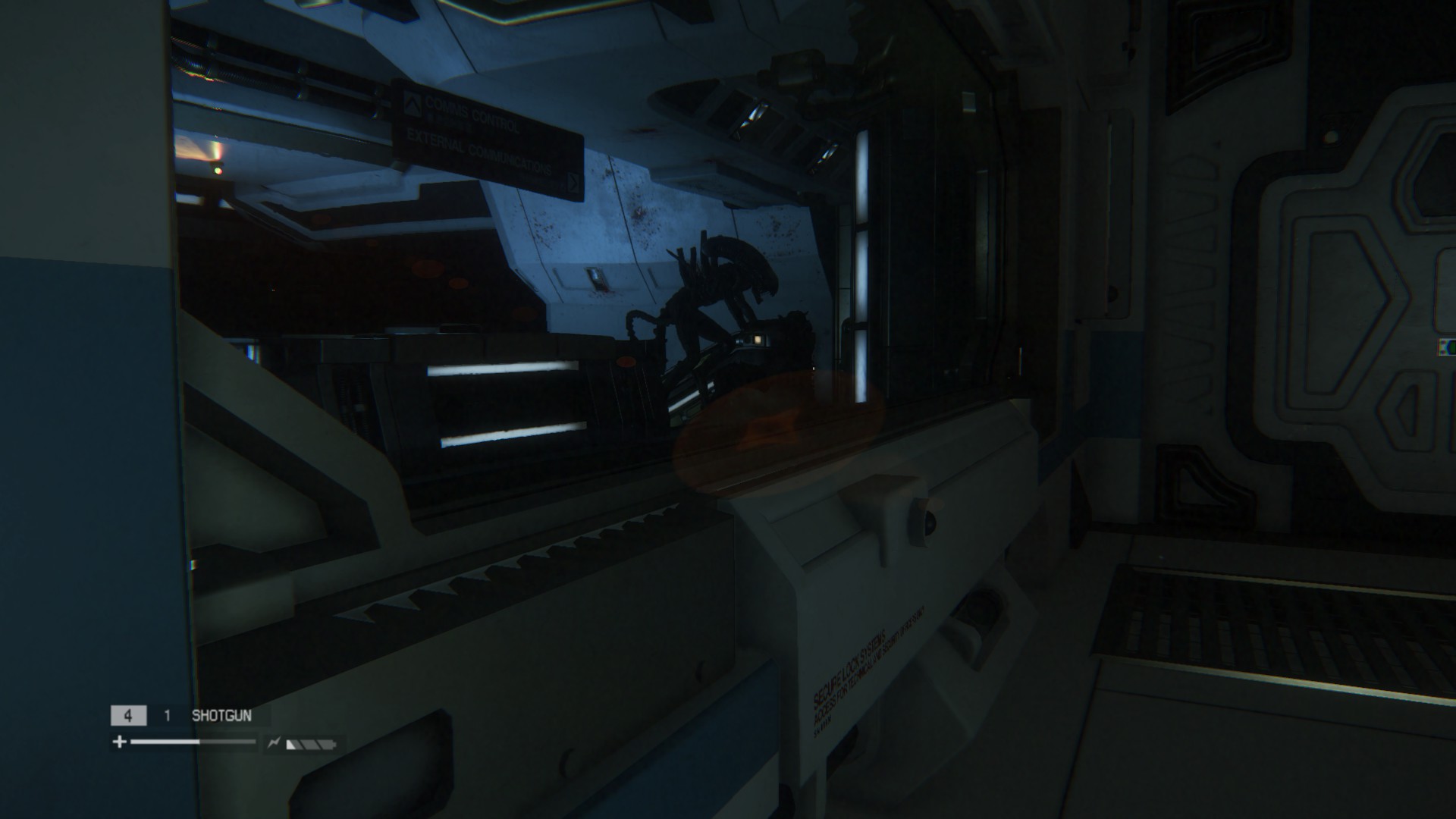Select the SHOTGUN weapon label
Screen dimensions: 1456x819
click(221, 715)
